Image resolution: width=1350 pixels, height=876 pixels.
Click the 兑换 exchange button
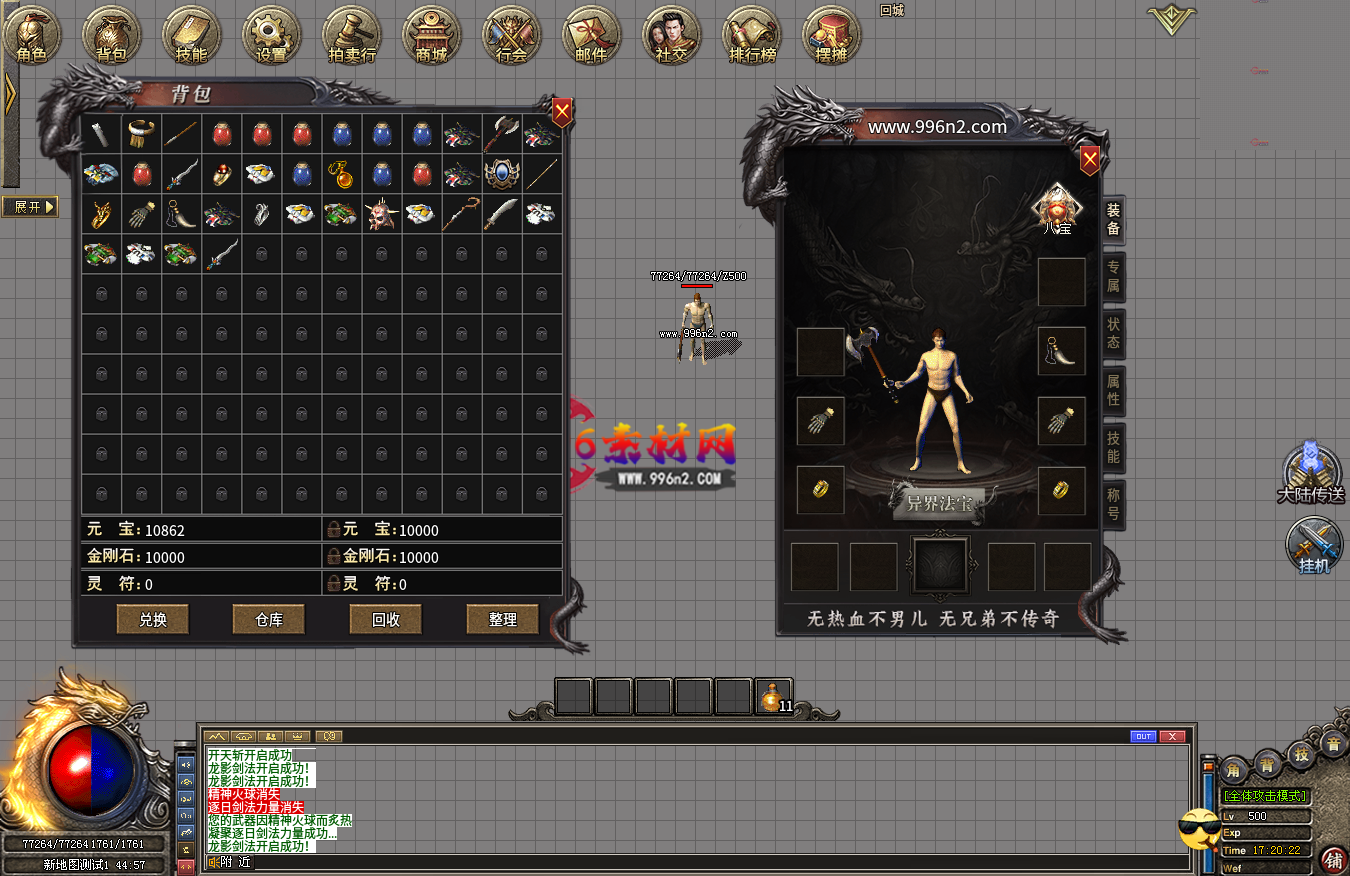[x=153, y=620]
